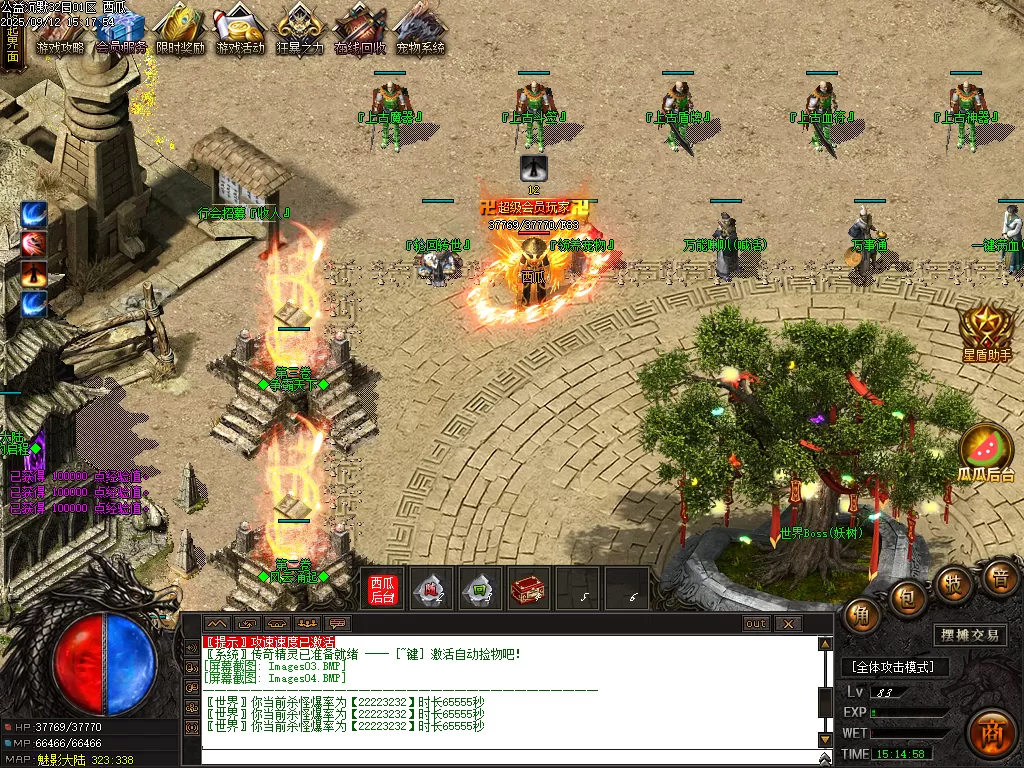Open the 游戏活动 events icon
Viewport: 1024px width, 768px height.
tap(240, 30)
